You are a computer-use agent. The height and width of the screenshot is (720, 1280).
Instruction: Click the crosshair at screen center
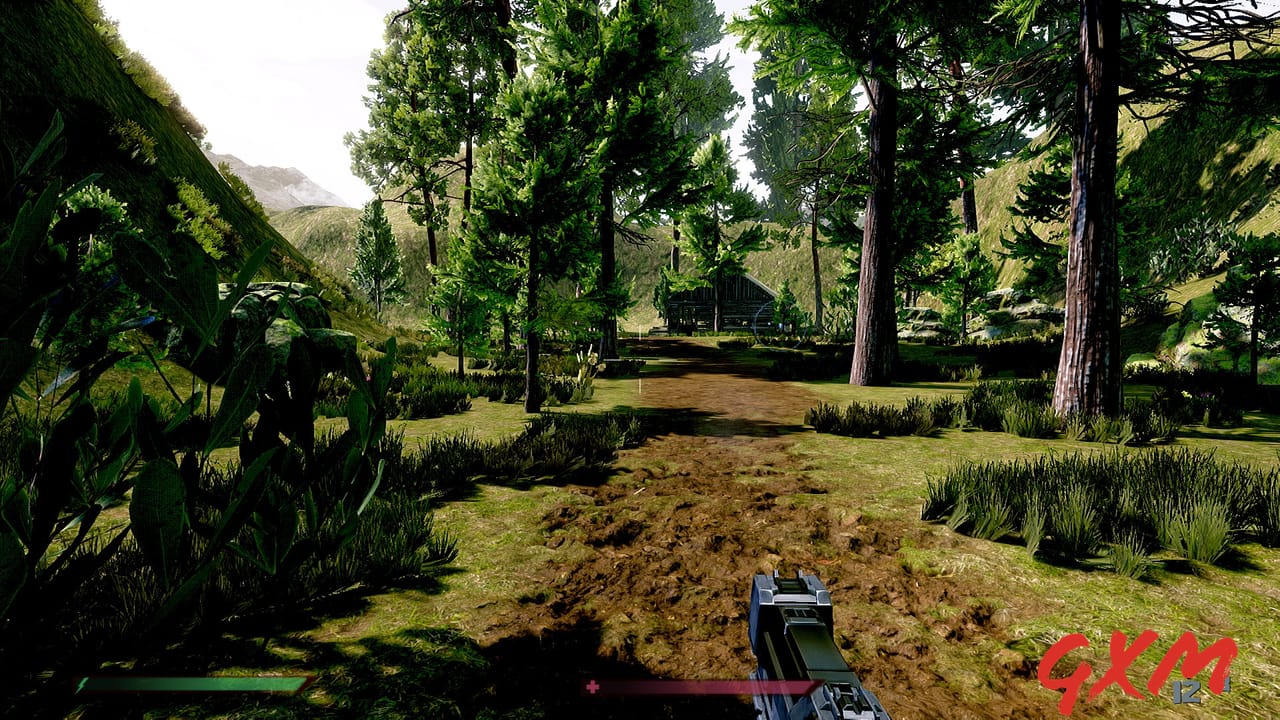(640, 360)
